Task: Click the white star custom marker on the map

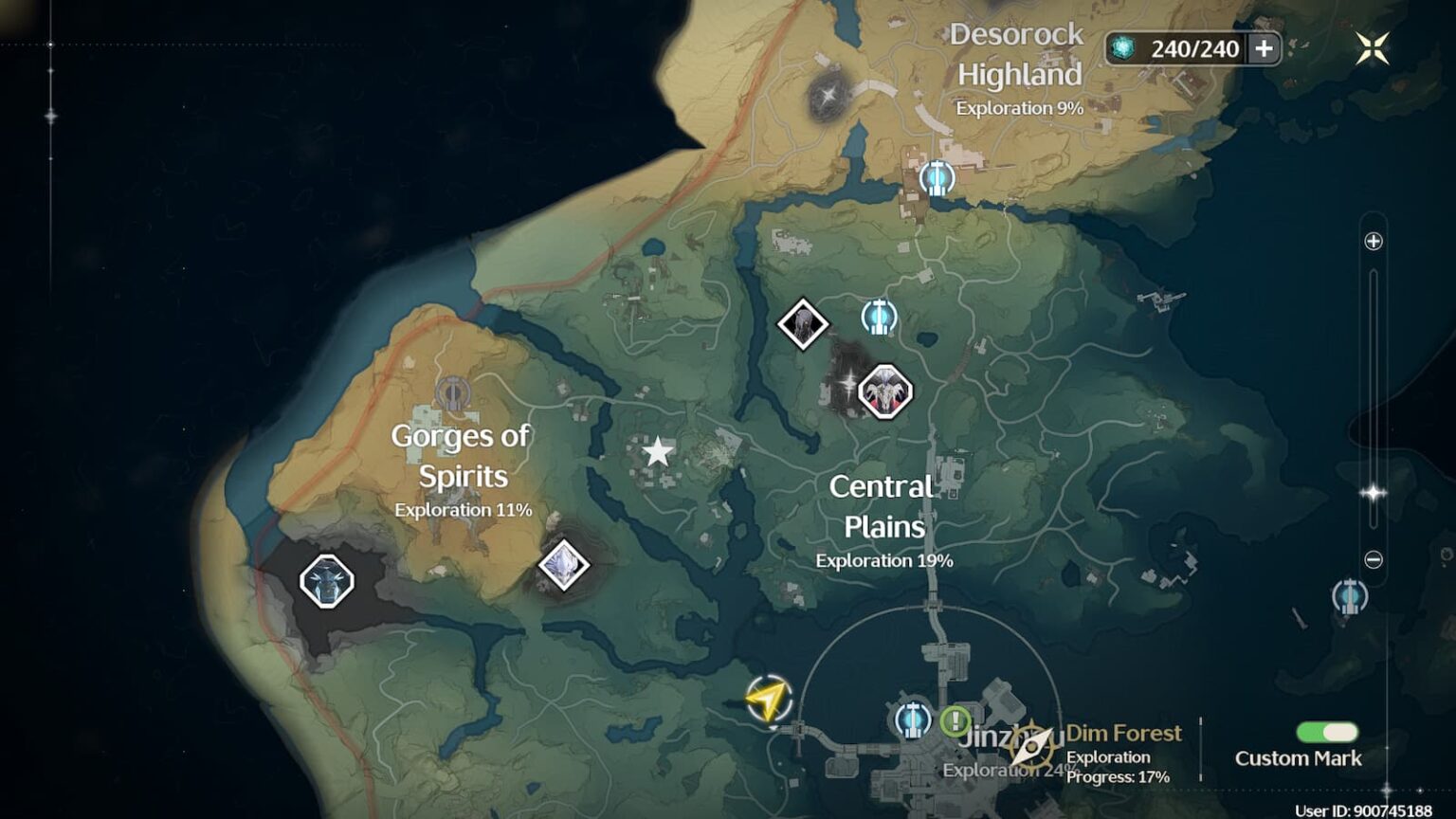Action: tap(657, 452)
